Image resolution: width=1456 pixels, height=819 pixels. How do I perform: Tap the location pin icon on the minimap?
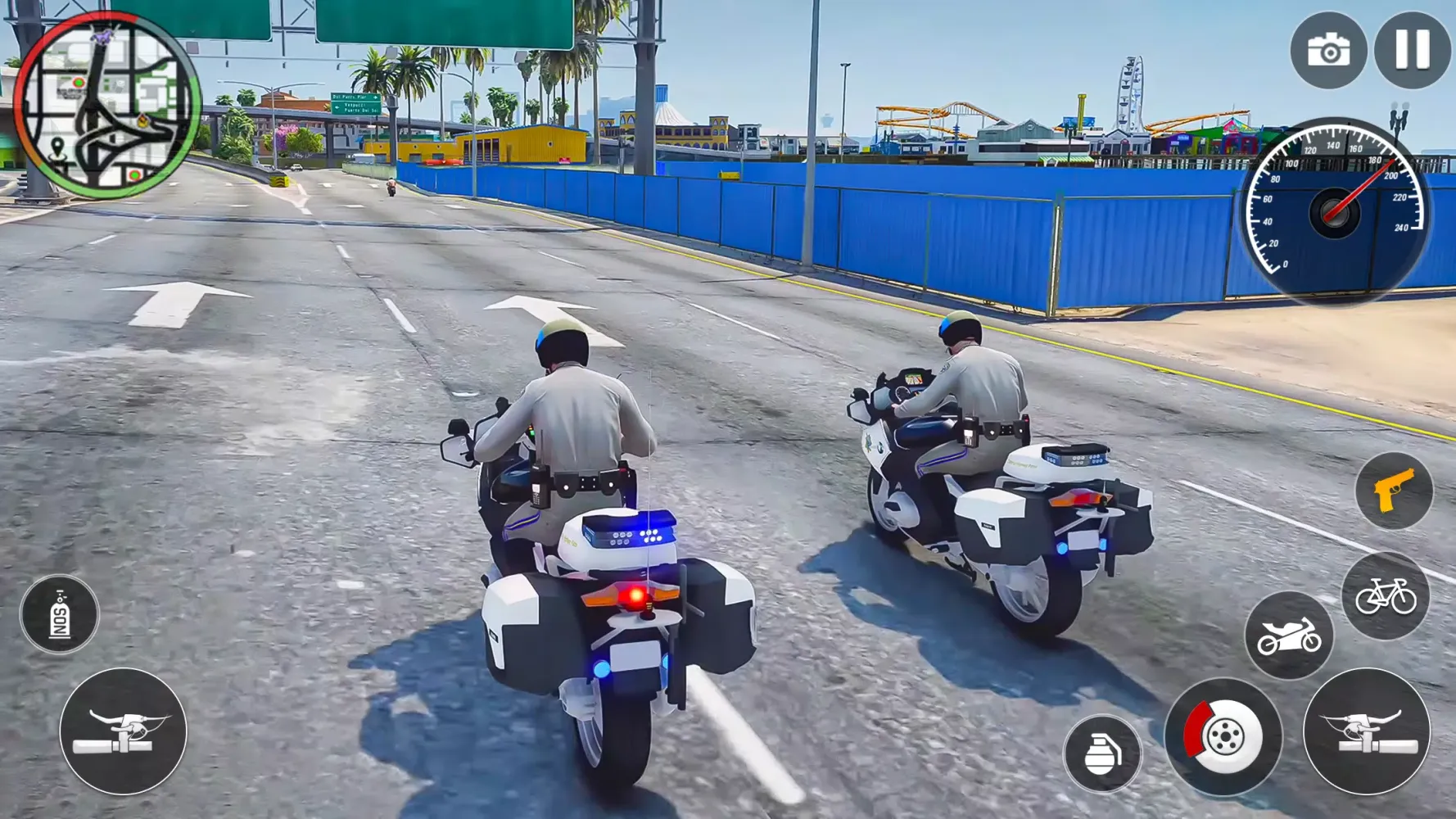point(57,147)
